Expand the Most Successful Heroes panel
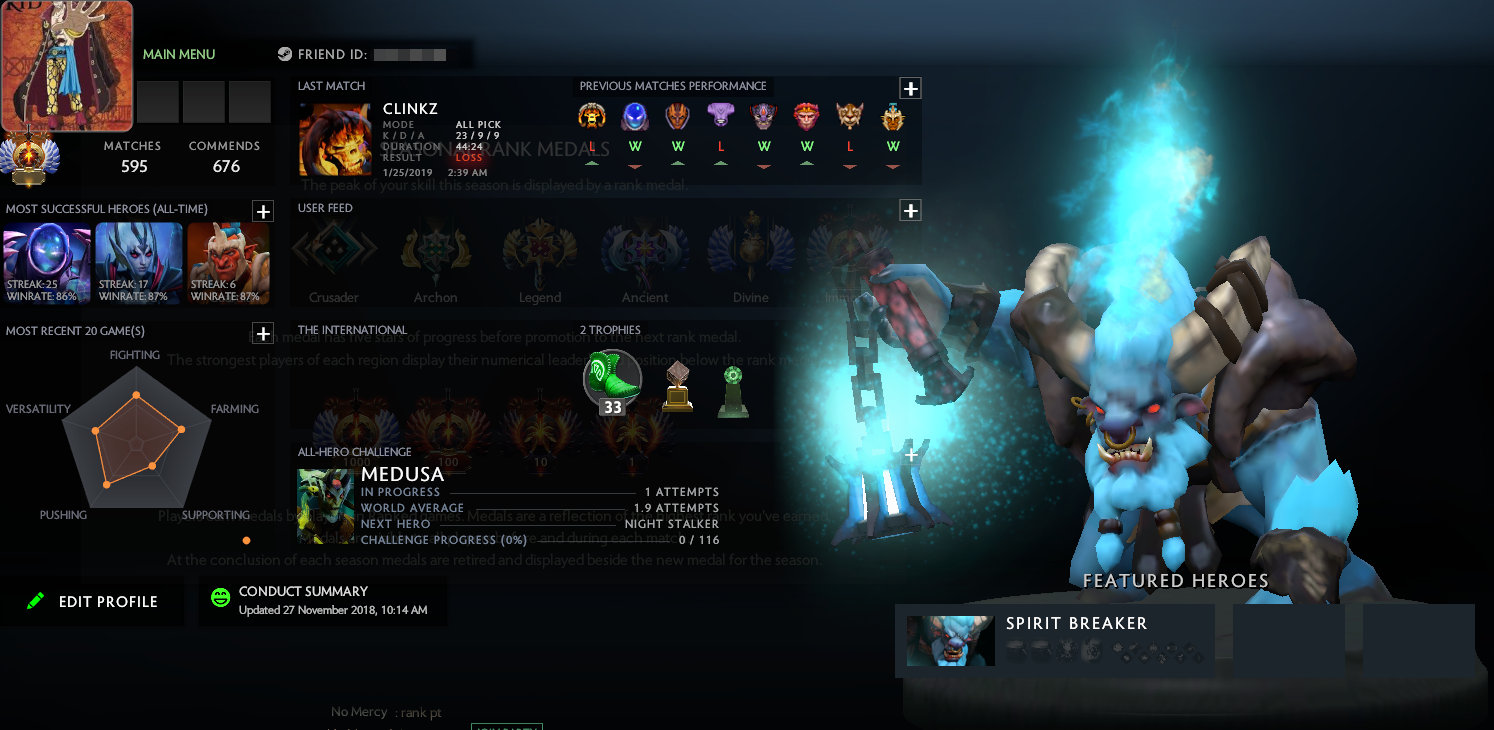The image size is (1494, 730). click(x=263, y=211)
